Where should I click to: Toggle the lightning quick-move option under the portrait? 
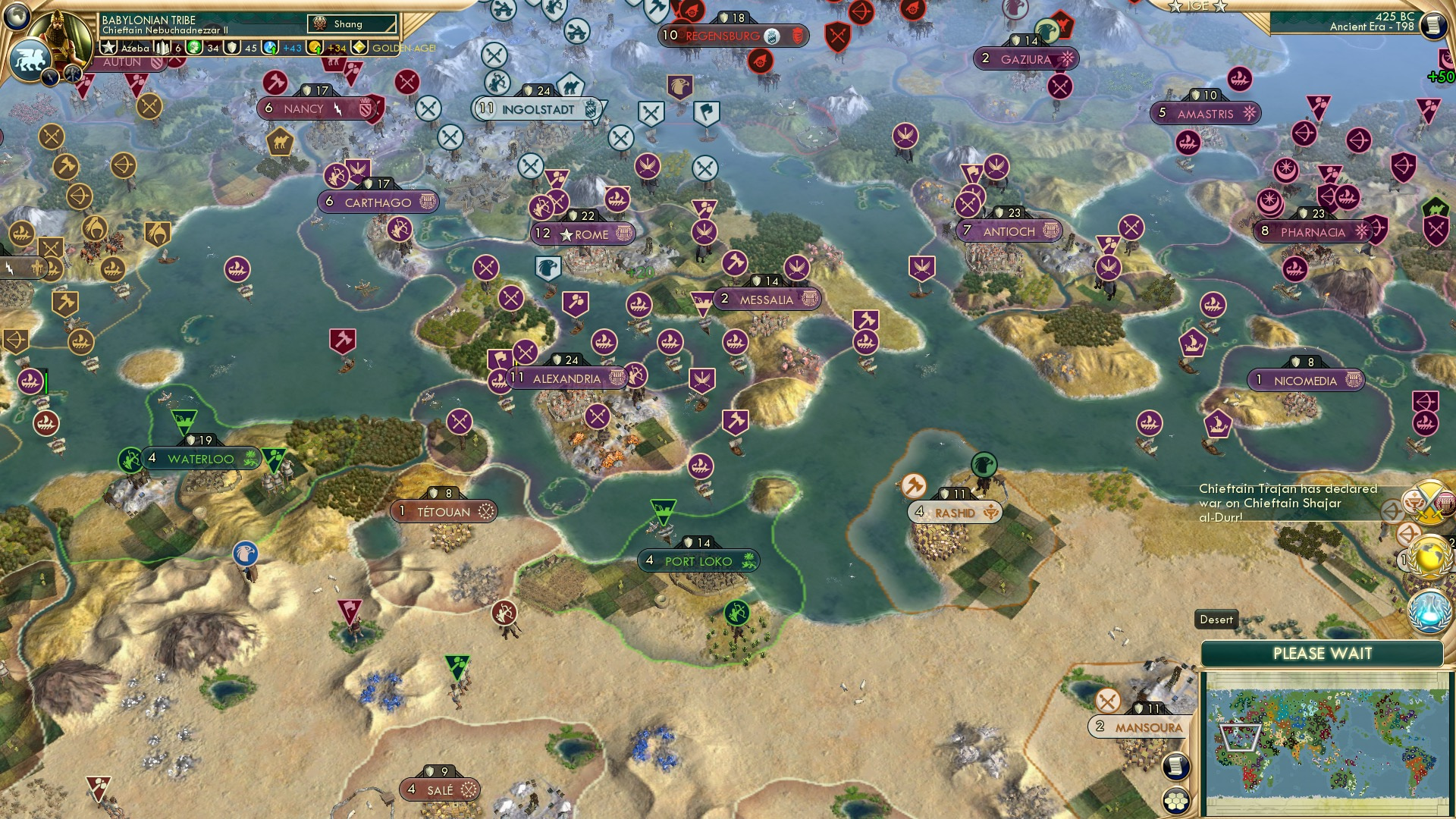(50, 78)
